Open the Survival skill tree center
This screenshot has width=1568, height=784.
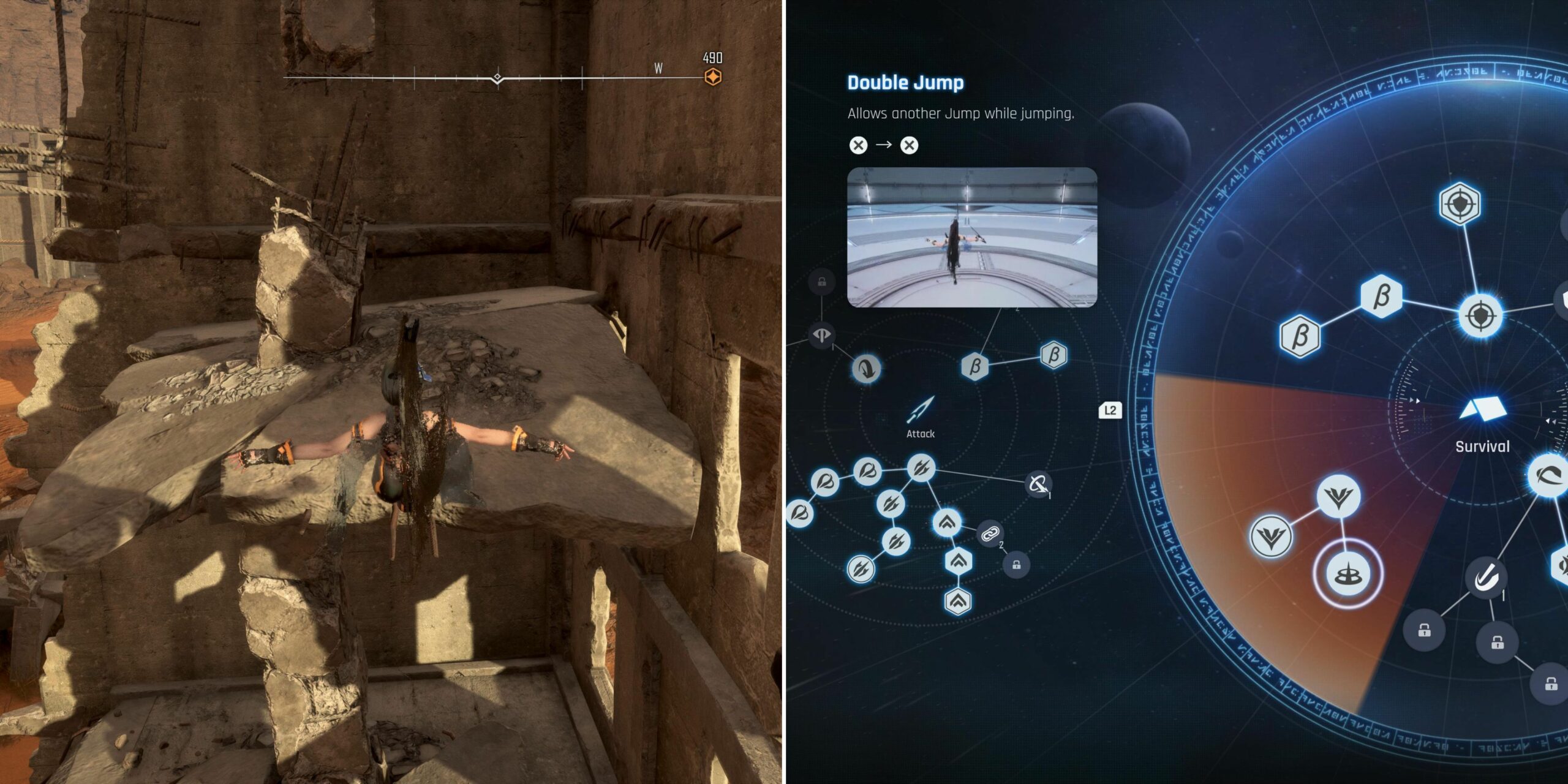pos(1482,410)
